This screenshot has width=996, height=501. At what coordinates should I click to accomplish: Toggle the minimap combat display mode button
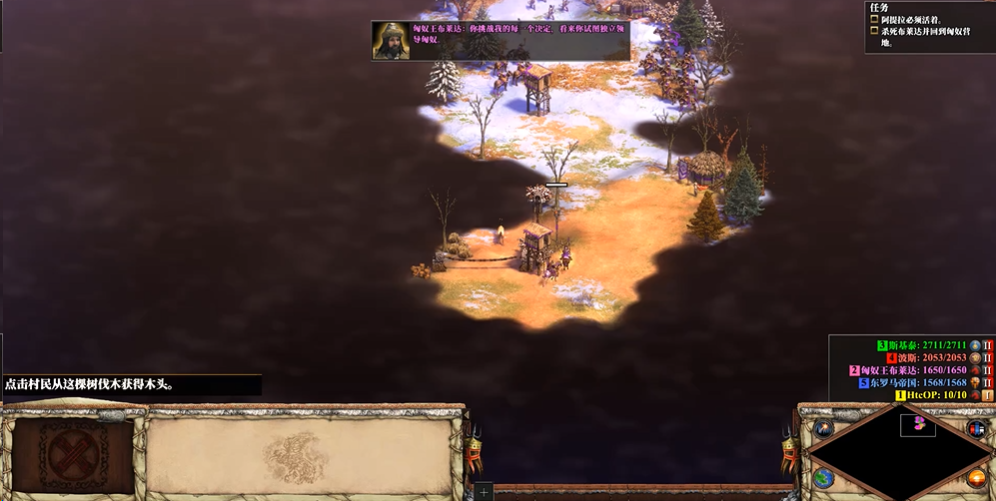976,429
